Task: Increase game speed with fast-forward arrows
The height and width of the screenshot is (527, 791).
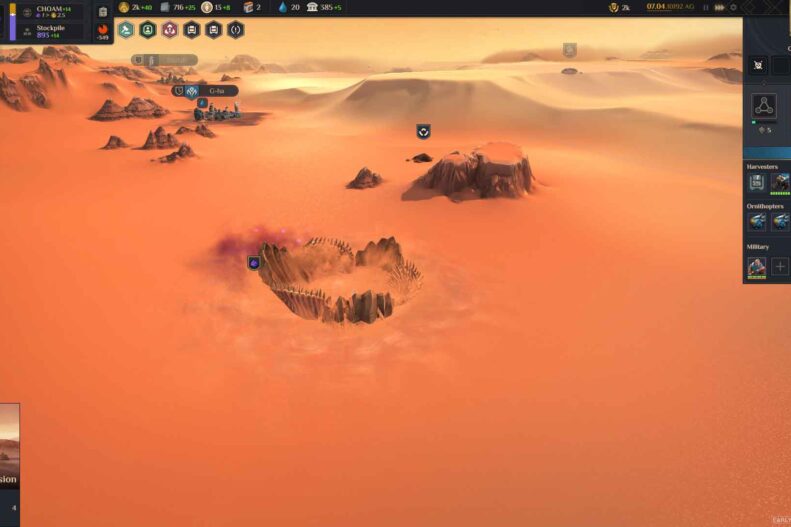Action: 720,7
